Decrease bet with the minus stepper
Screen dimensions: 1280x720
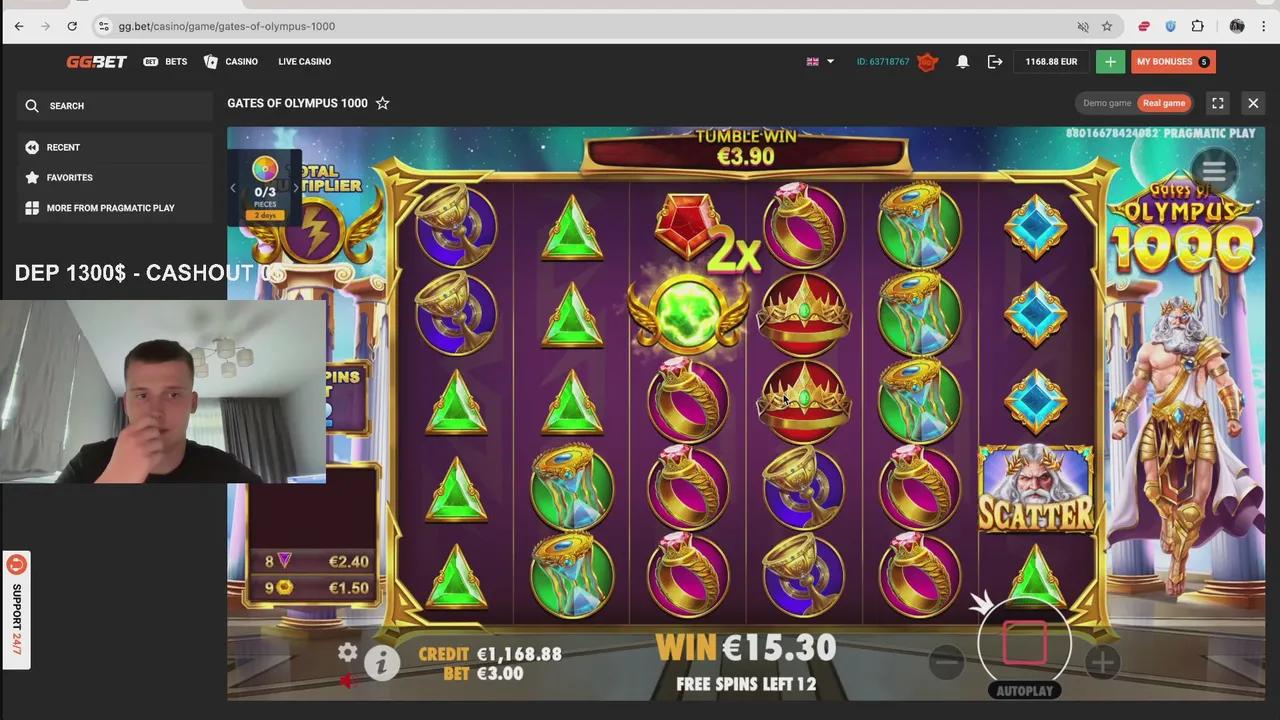(x=946, y=662)
